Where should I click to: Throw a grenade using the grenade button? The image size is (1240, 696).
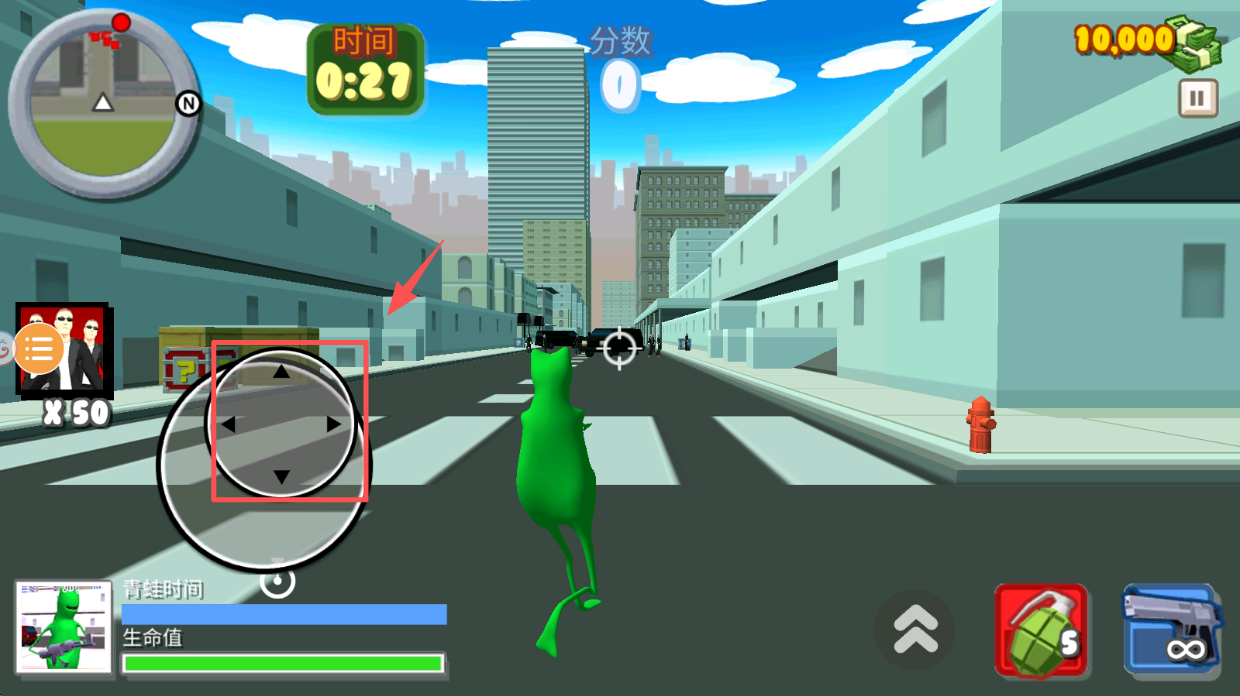pyautogui.click(x=1041, y=631)
